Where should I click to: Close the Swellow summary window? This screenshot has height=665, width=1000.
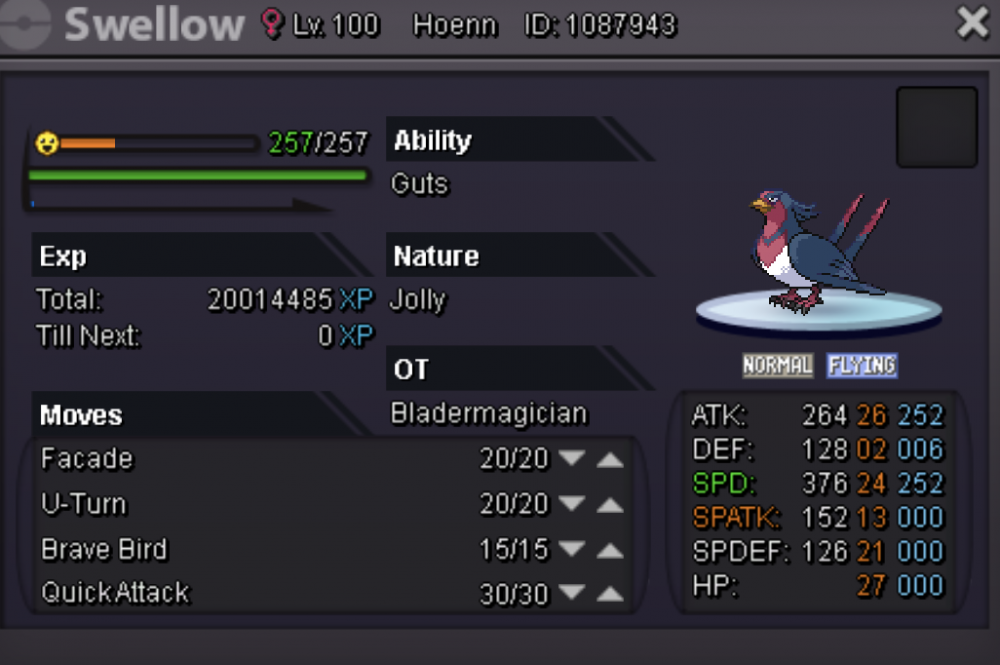[972, 23]
